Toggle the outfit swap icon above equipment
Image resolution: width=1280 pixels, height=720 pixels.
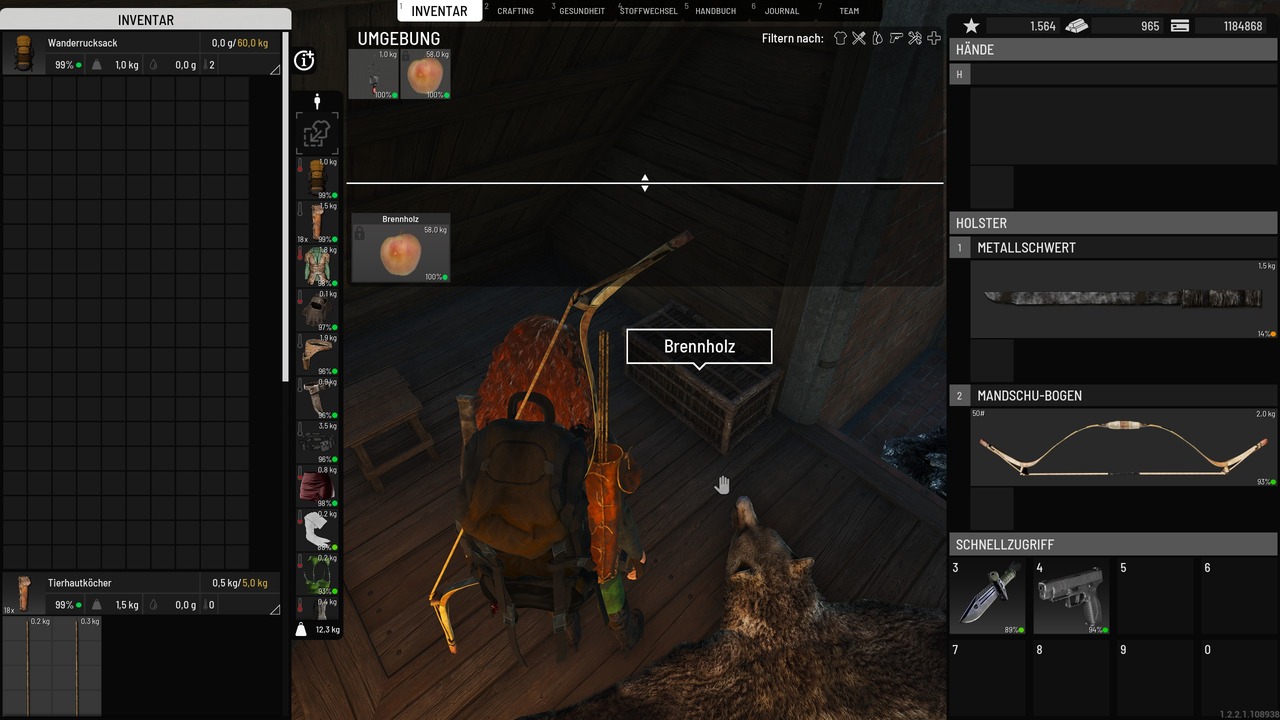tap(317, 134)
